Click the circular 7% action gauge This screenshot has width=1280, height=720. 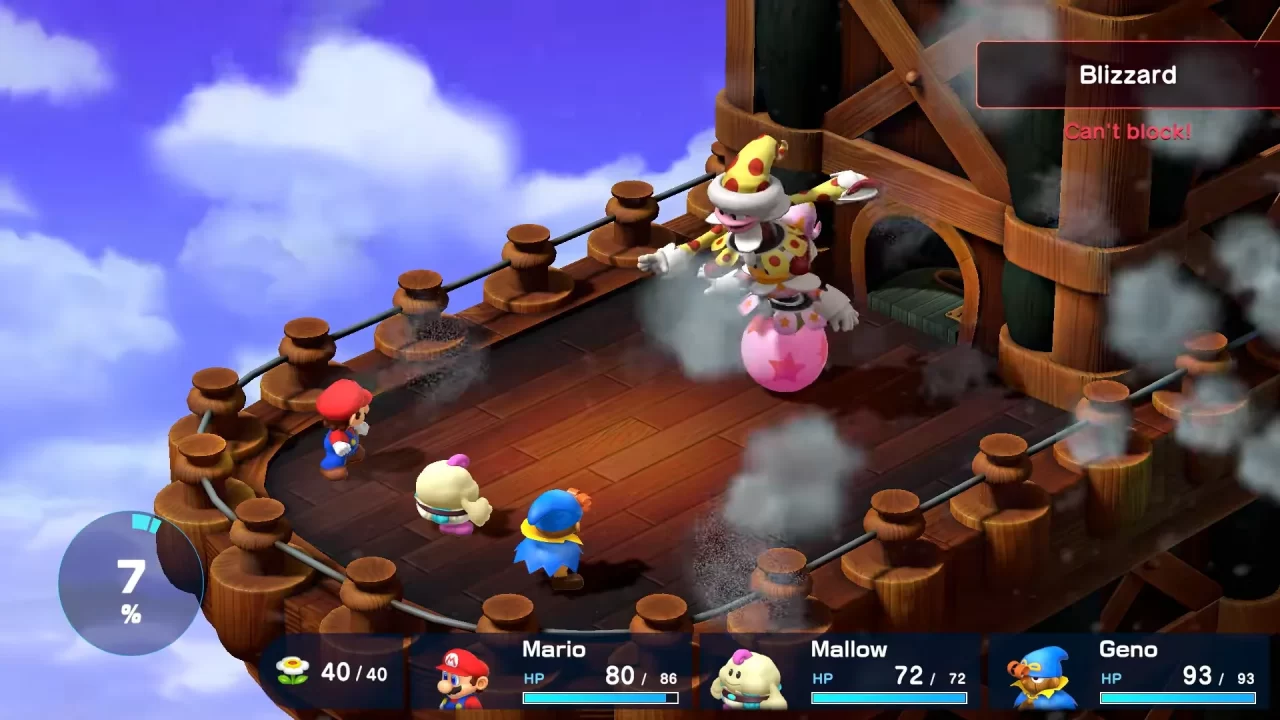(x=131, y=583)
